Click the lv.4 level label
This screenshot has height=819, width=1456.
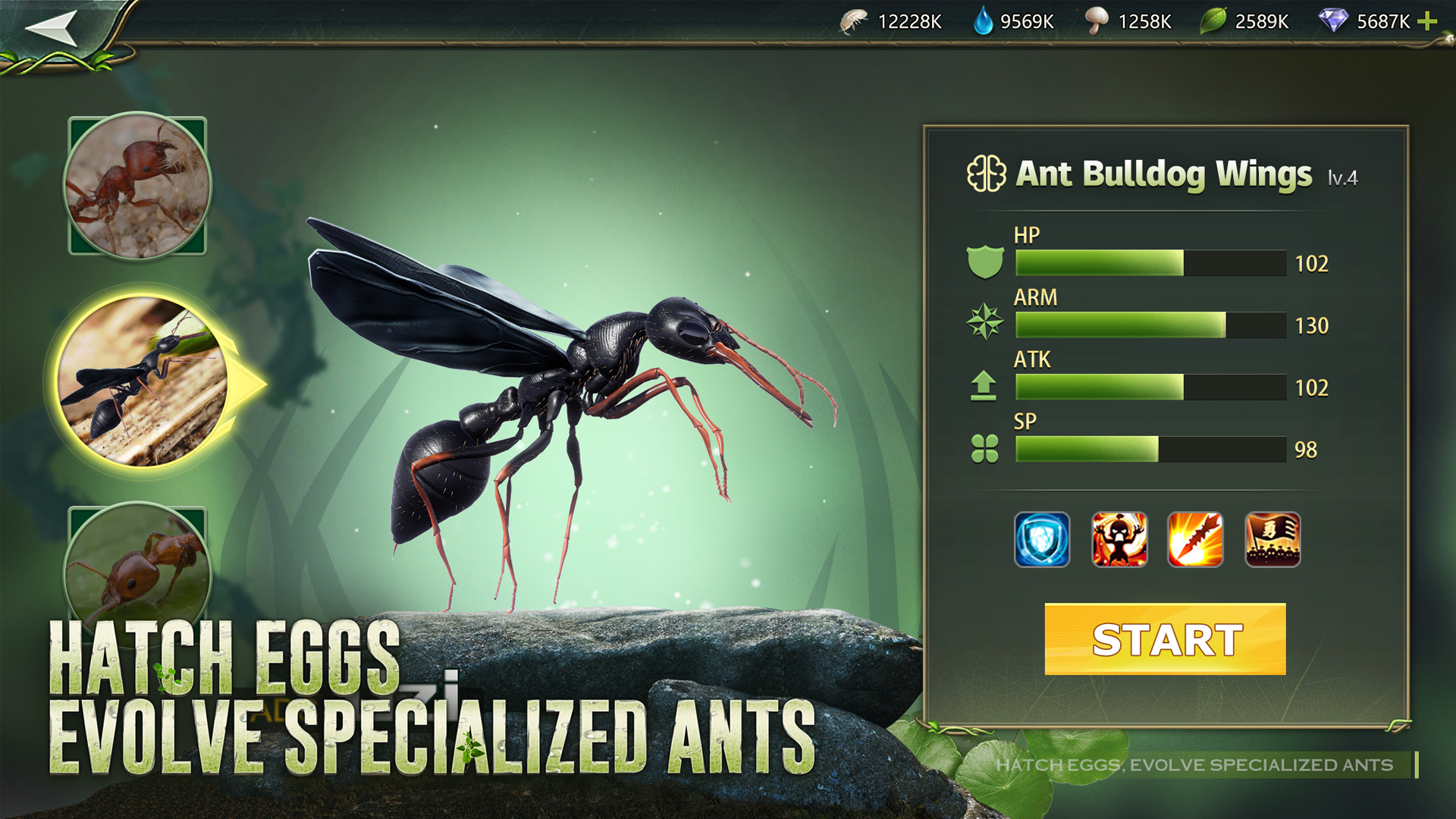point(1344,179)
